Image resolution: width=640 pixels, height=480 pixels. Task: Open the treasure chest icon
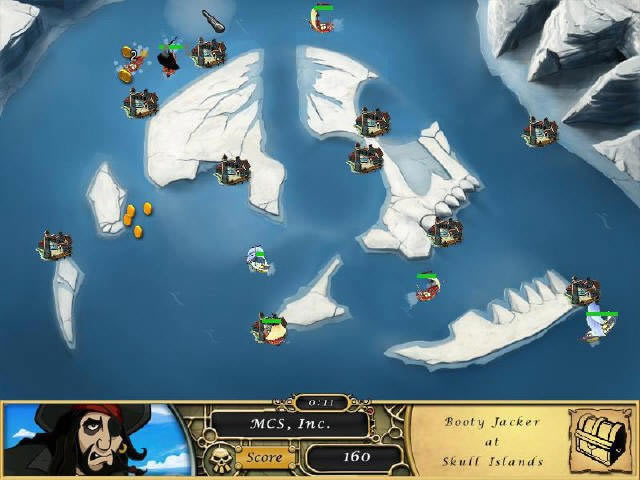(601, 439)
